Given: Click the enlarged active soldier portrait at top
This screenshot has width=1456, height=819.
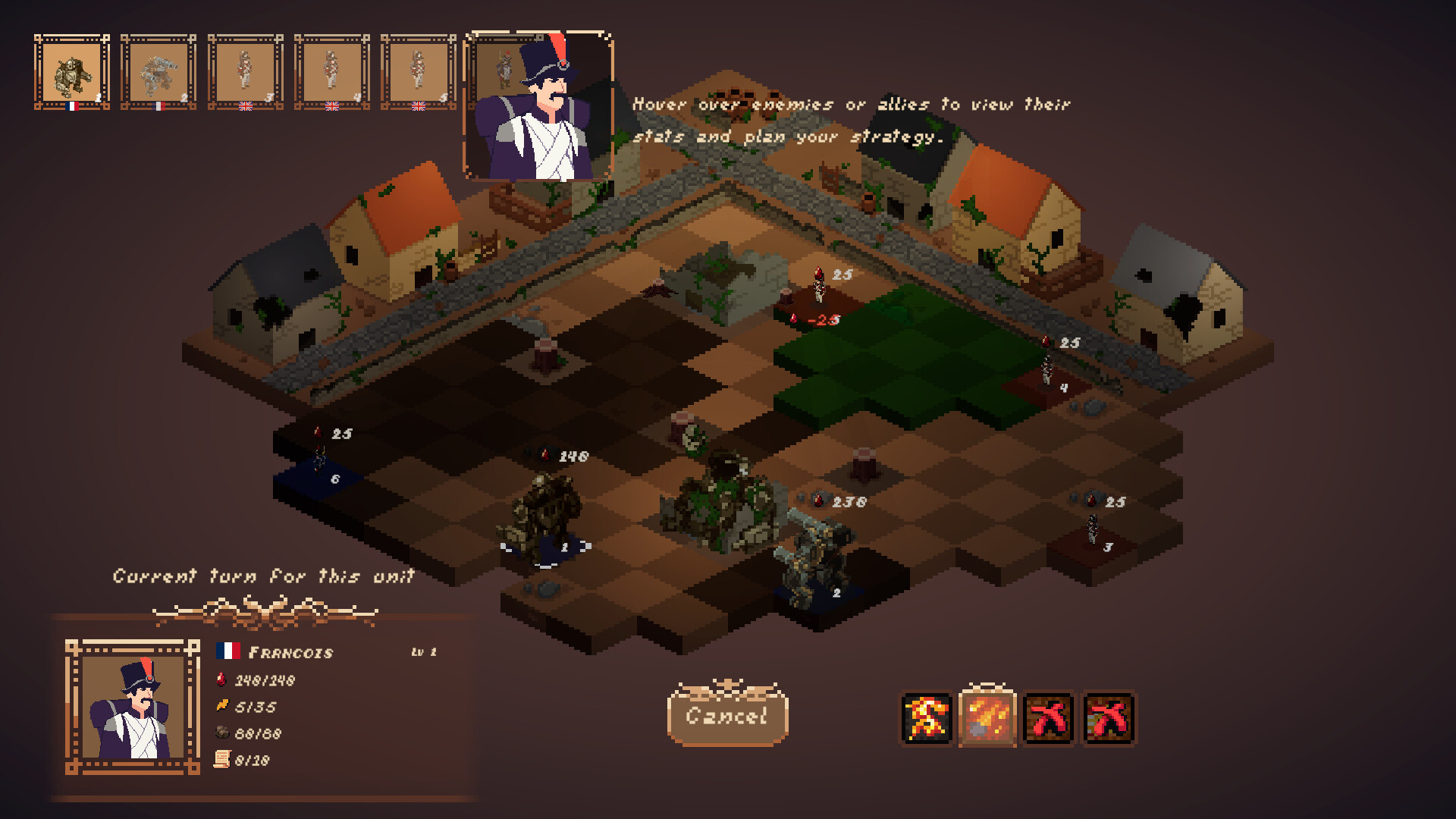Looking at the screenshot, I should coord(538,106).
